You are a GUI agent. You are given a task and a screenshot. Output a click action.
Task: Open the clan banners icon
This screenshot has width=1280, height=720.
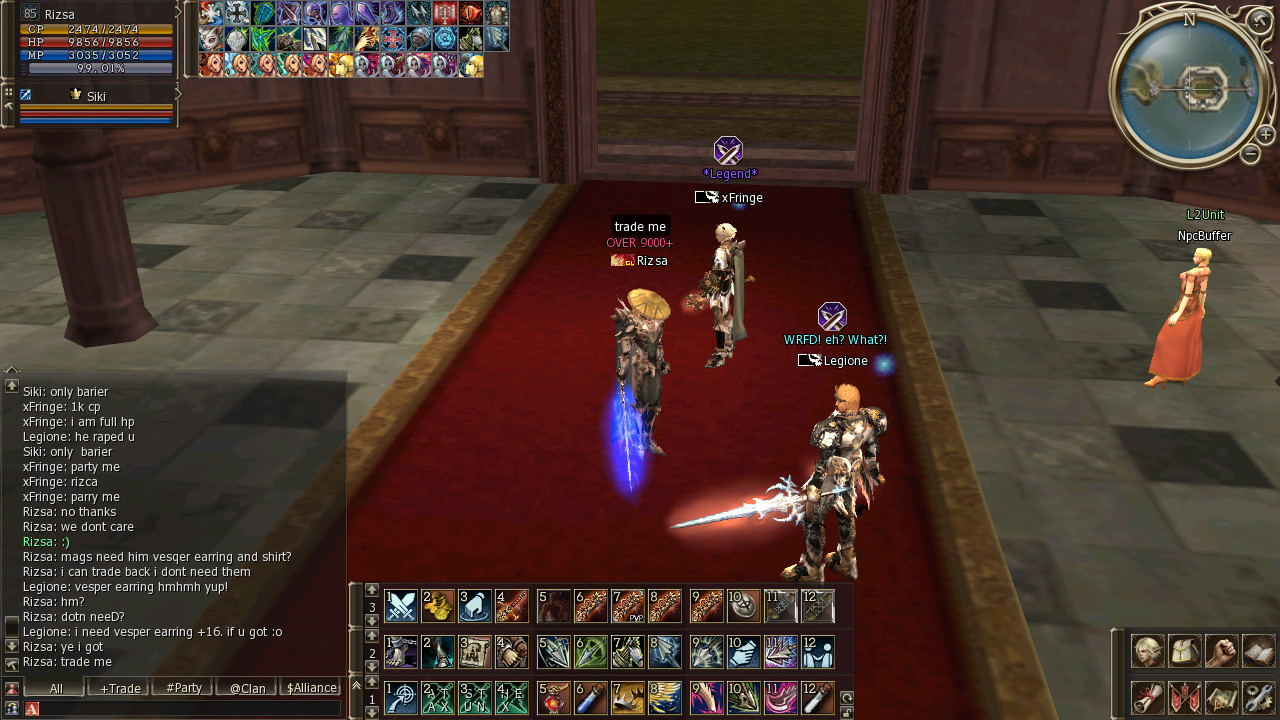click(x=1185, y=697)
